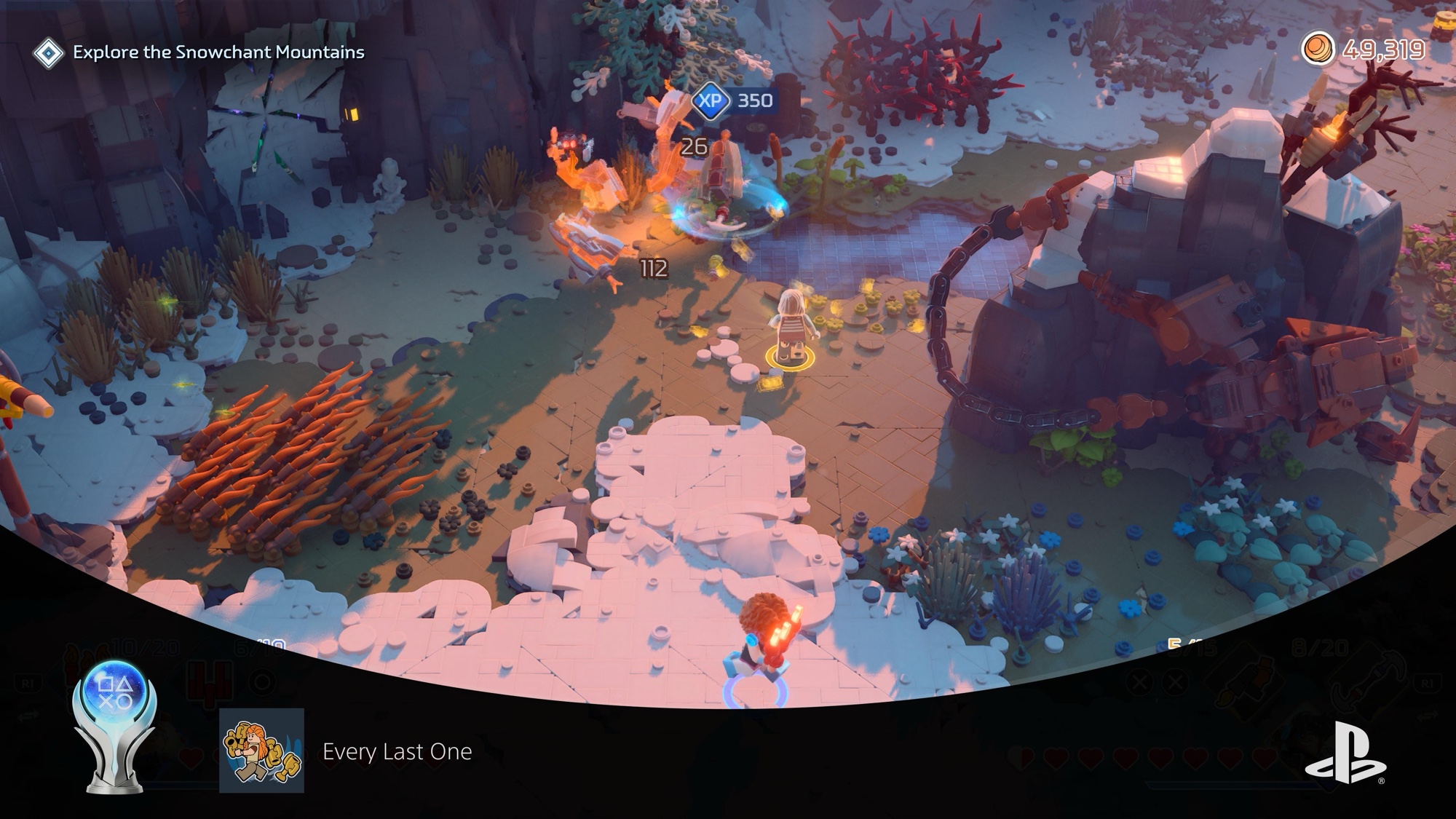Open the Every Last One trophy thumbnail
Screen dimensions: 1456x819
pos(261,751)
